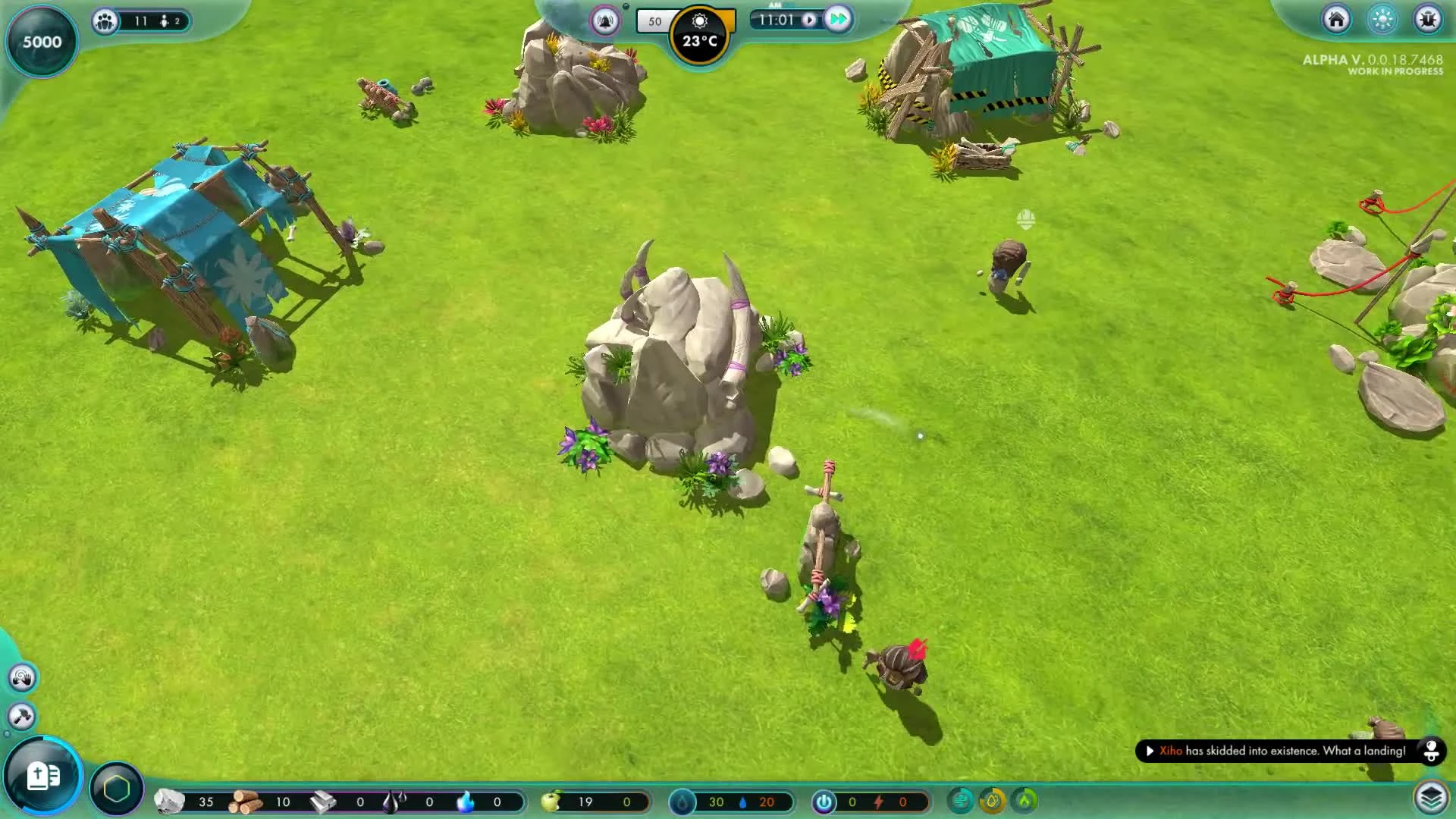Open the weather settings sun icon
Image resolution: width=1456 pixels, height=819 pixels.
click(x=701, y=21)
